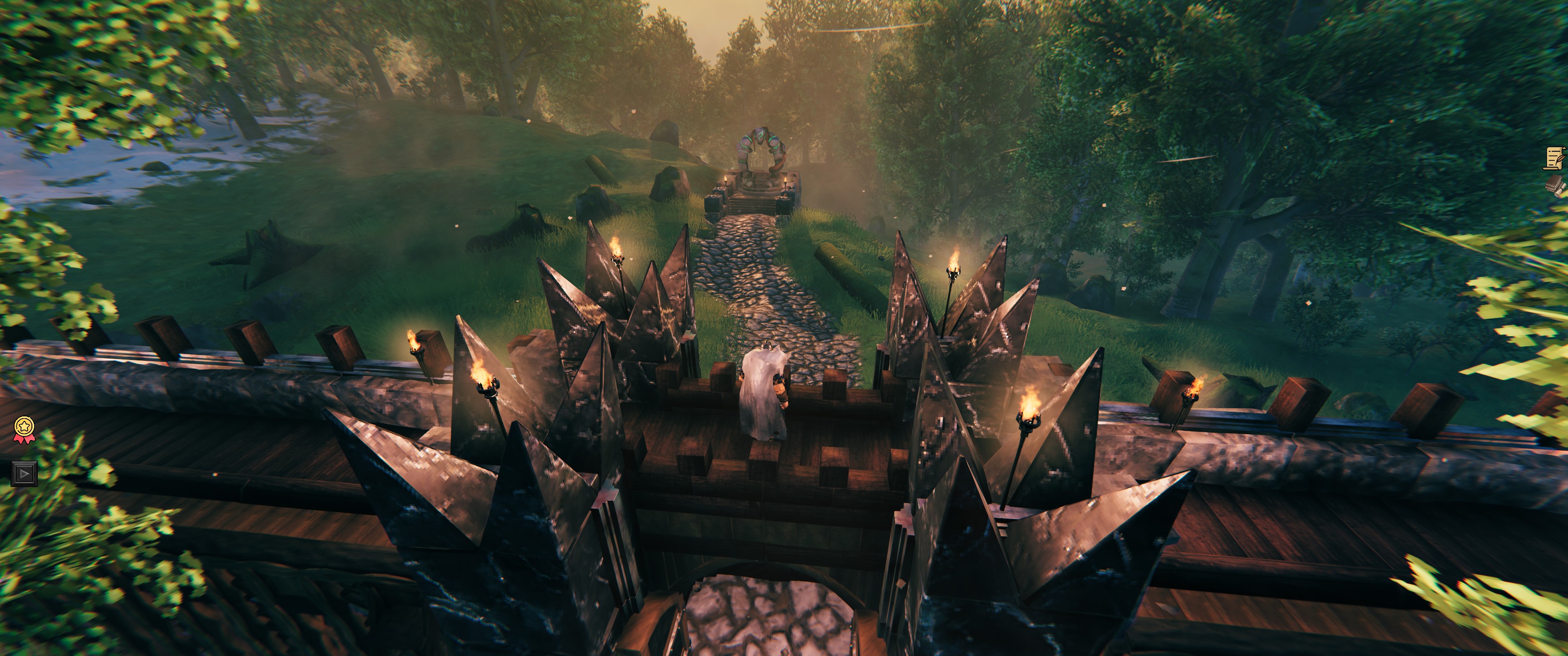The width and height of the screenshot is (1568, 656).
Task: Open the scroll and quill icon
Action: (x=1556, y=158)
